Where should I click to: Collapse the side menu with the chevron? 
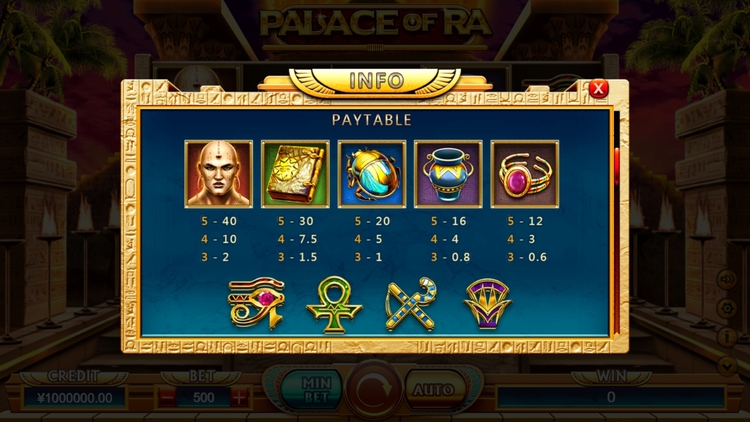pyautogui.click(x=727, y=365)
